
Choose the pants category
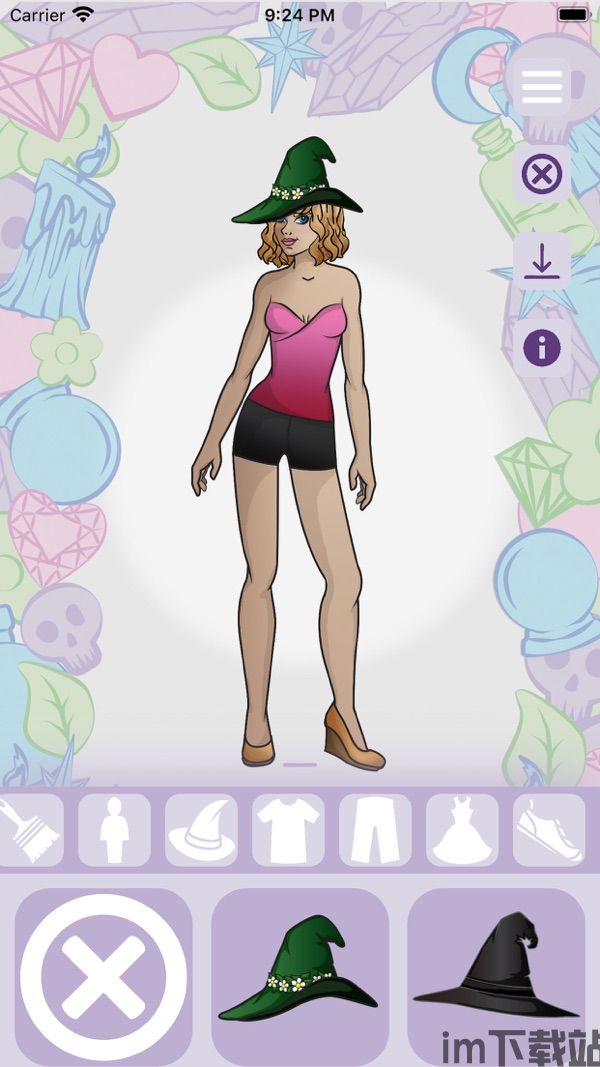pos(375,829)
